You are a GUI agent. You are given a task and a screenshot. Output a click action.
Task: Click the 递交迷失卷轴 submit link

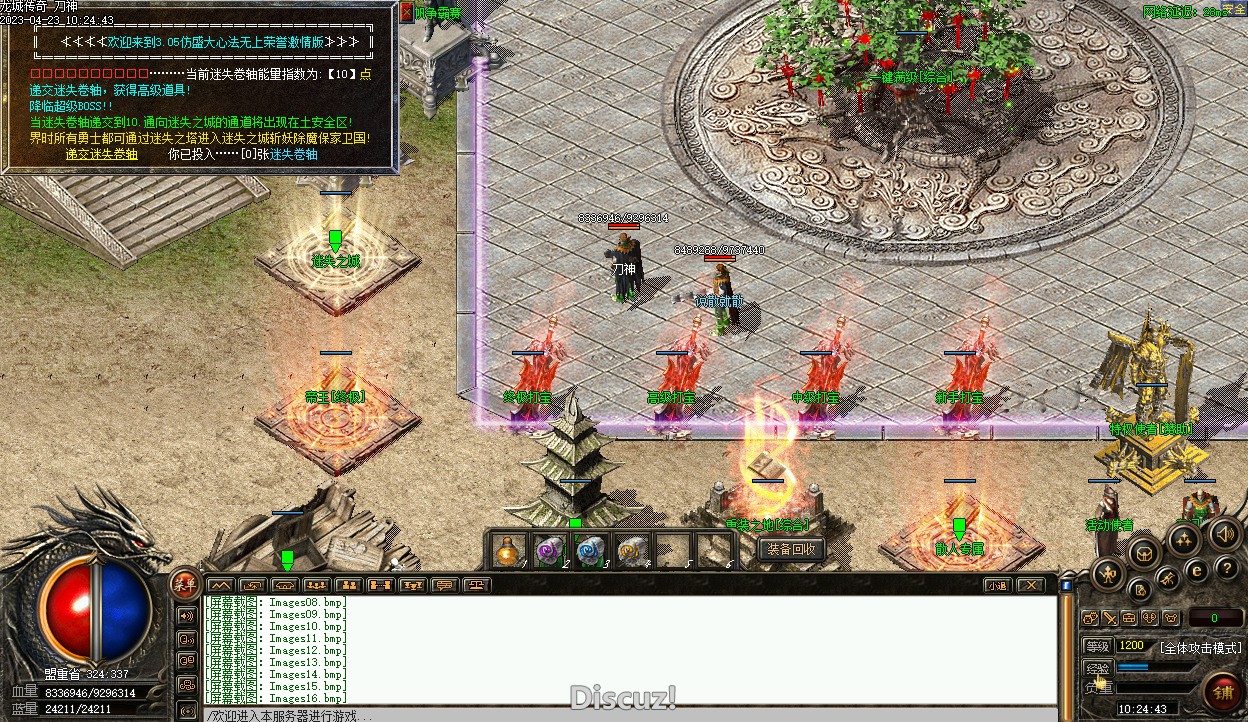pyautogui.click(x=101, y=154)
